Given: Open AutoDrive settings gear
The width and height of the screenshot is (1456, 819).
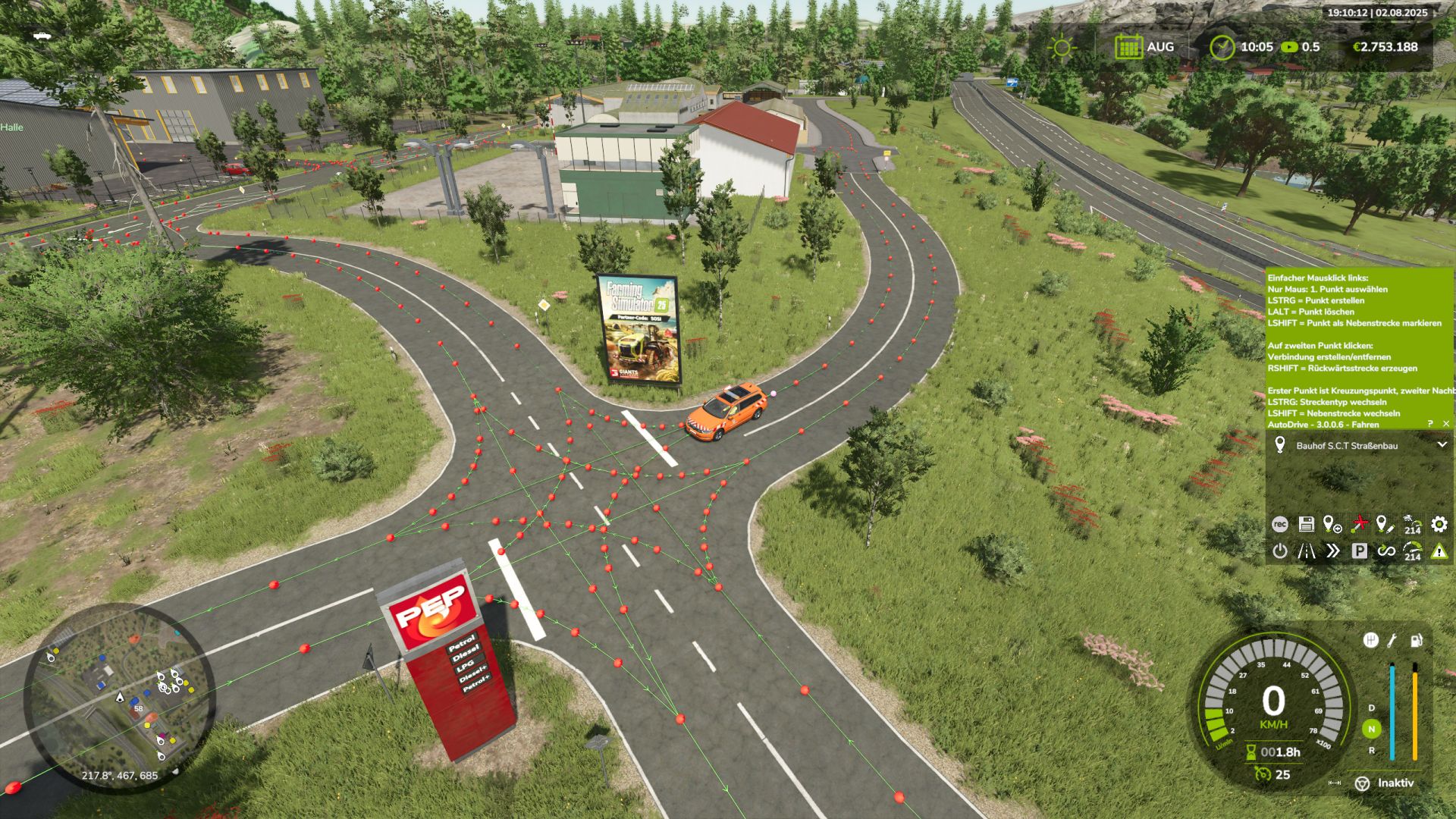Looking at the screenshot, I should [1439, 524].
